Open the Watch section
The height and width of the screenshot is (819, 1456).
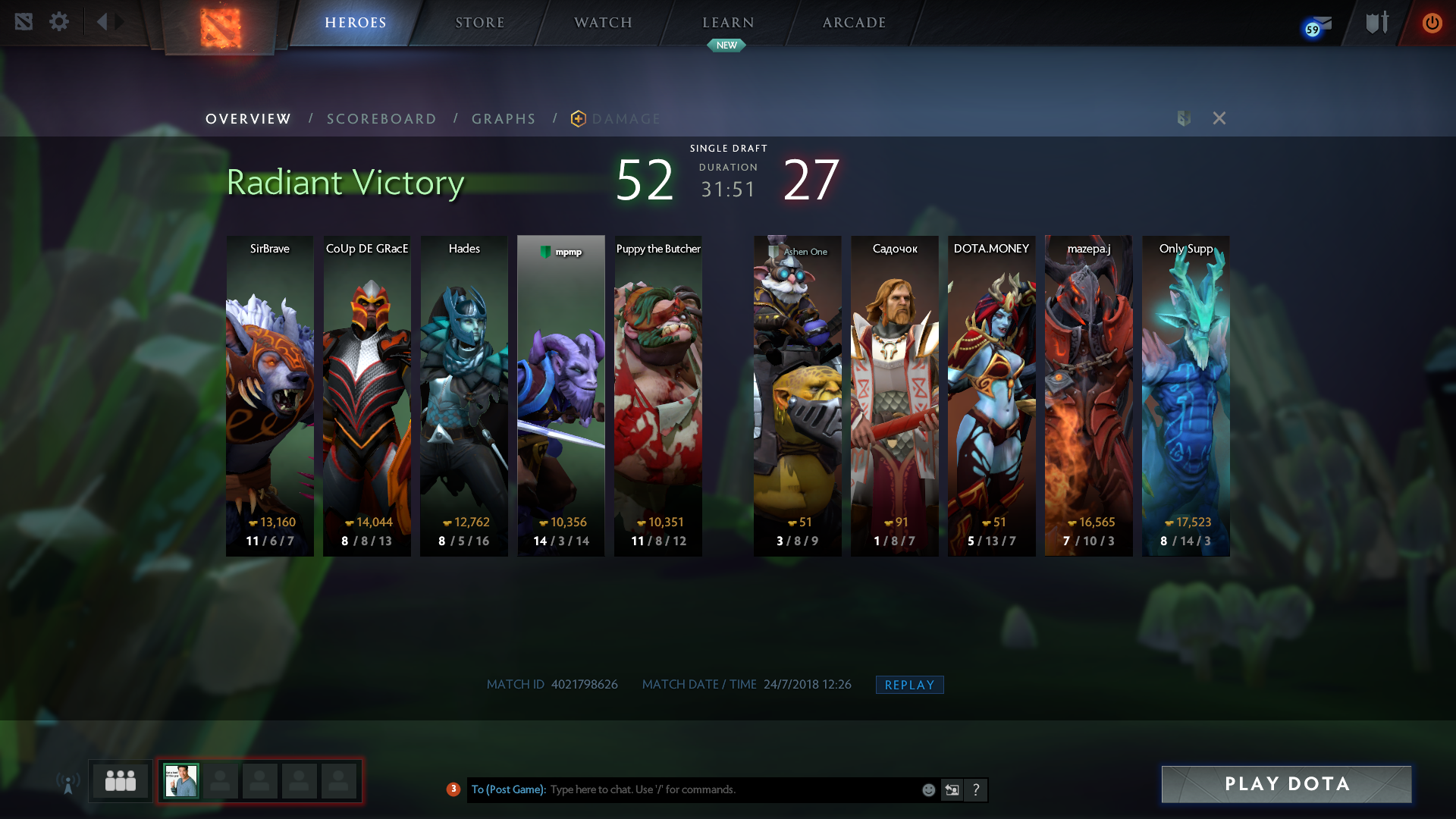(x=603, y=23)
